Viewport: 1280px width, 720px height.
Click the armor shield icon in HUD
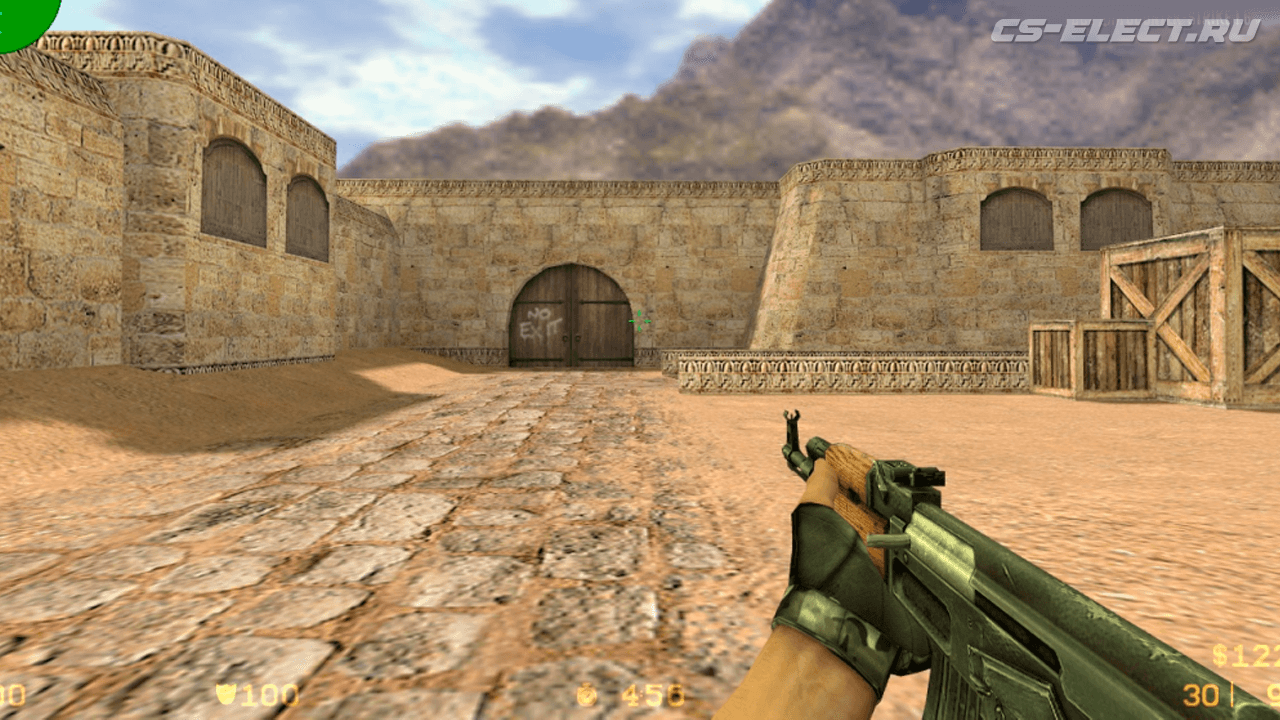(x=228, y=695)
